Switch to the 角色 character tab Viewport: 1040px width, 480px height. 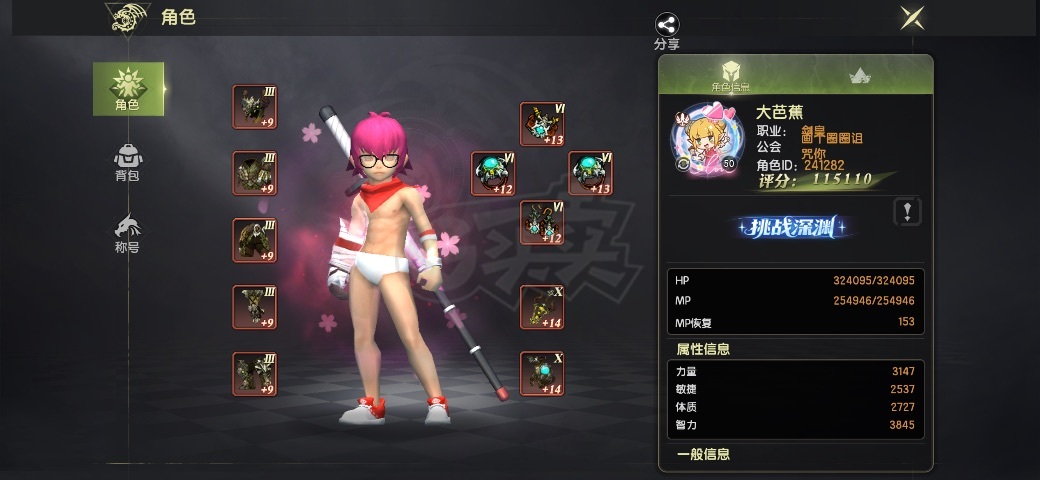[x=128, y=88]
